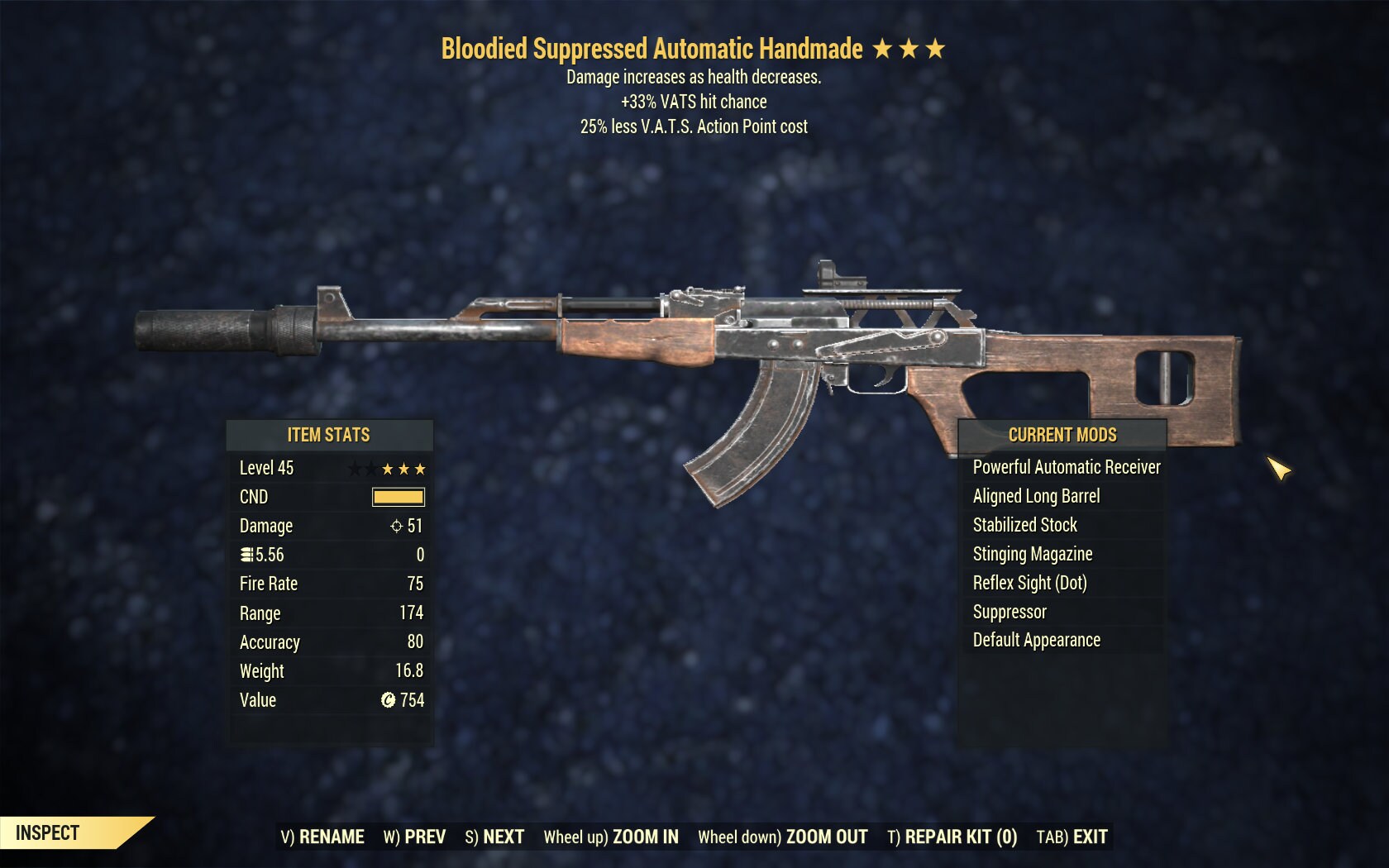View the next item with S) NEXT
The width and height of the screenshot is (1389, 868).
click(494, 837)
